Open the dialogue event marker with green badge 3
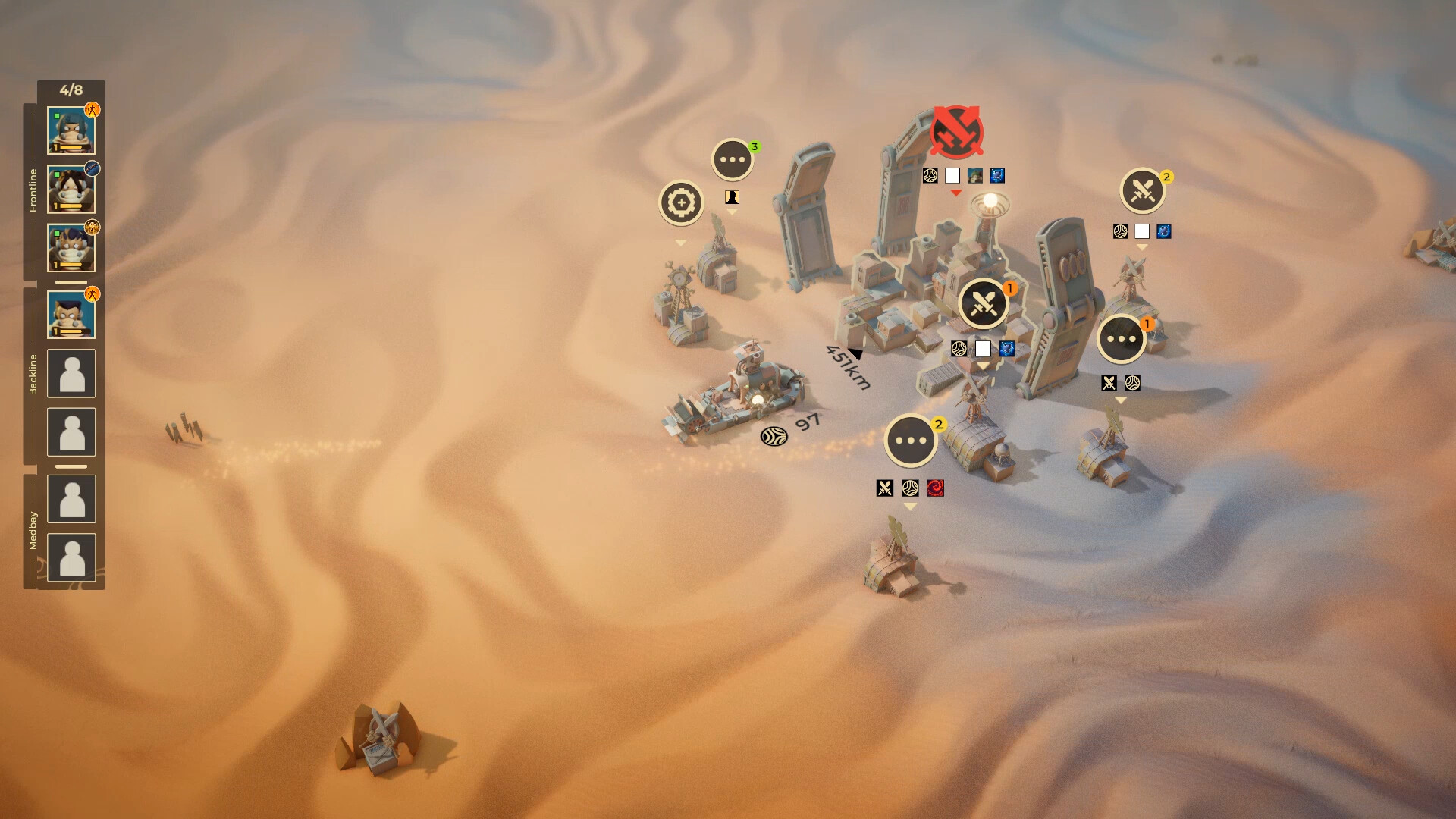The height and width of the screenshot is (819, 1456). [732, 159]
